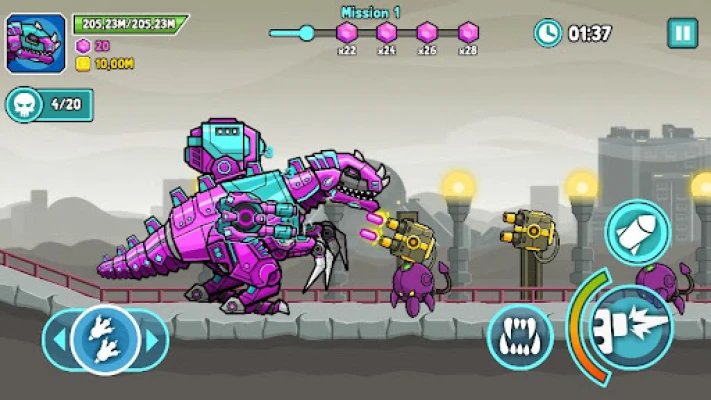
Task: Pause the game
Action: point(682,33)
